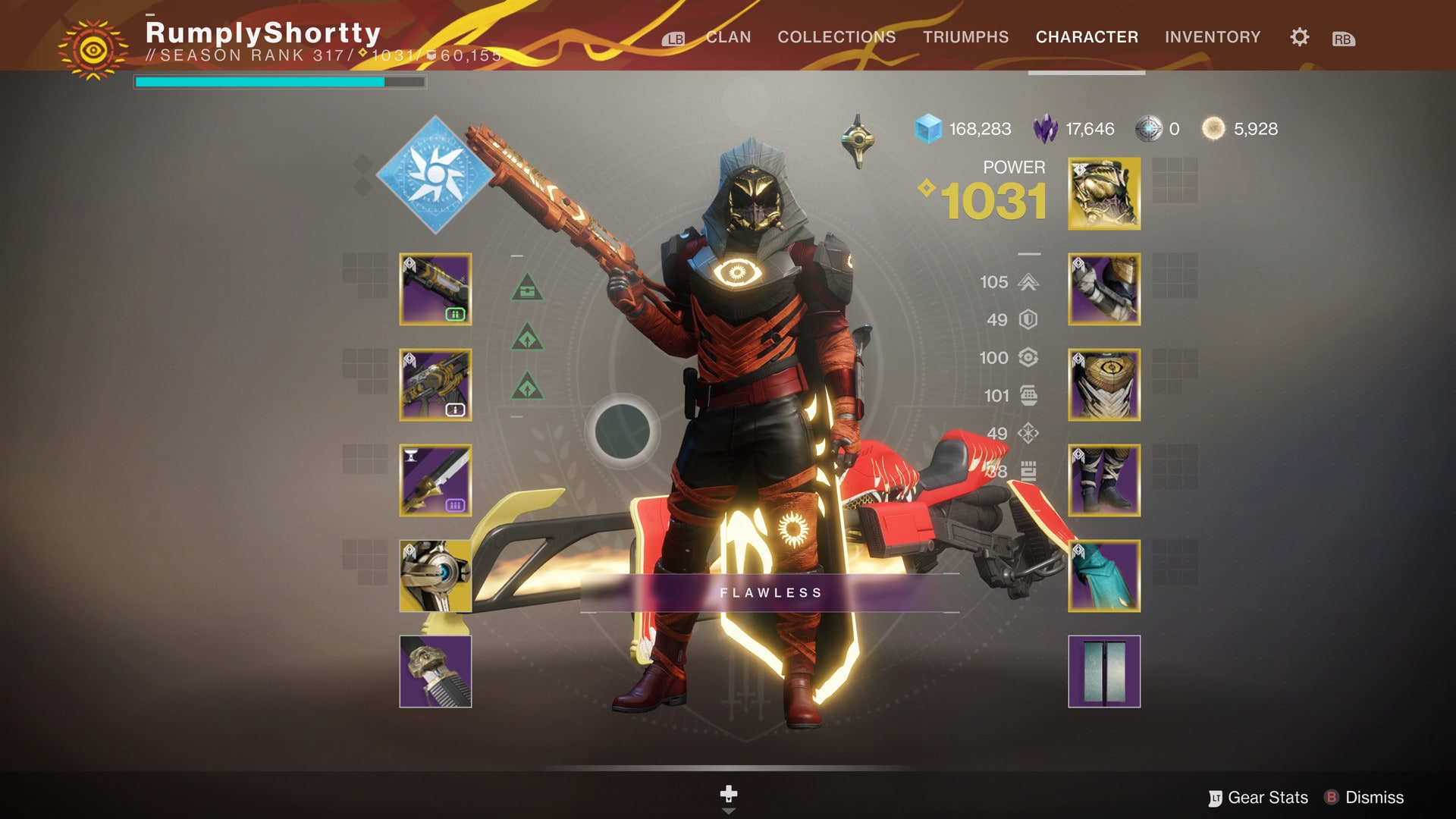Screen dimensions: 1456x819
Task: Open the Inventory tab
Action: tap(1213, 37)
